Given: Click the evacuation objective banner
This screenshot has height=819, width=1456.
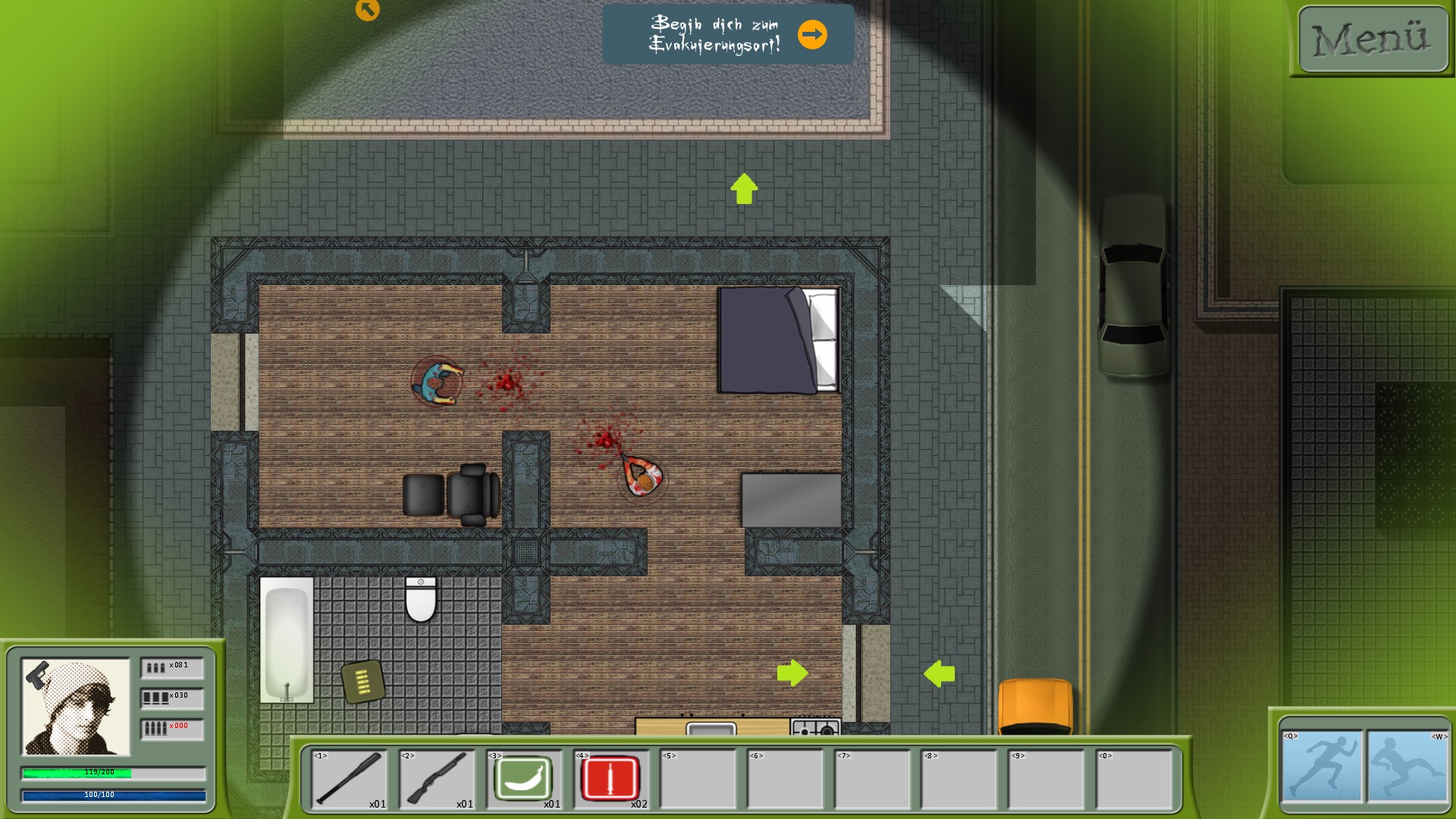Looking at the screenshot, I should tap(728, 34).
